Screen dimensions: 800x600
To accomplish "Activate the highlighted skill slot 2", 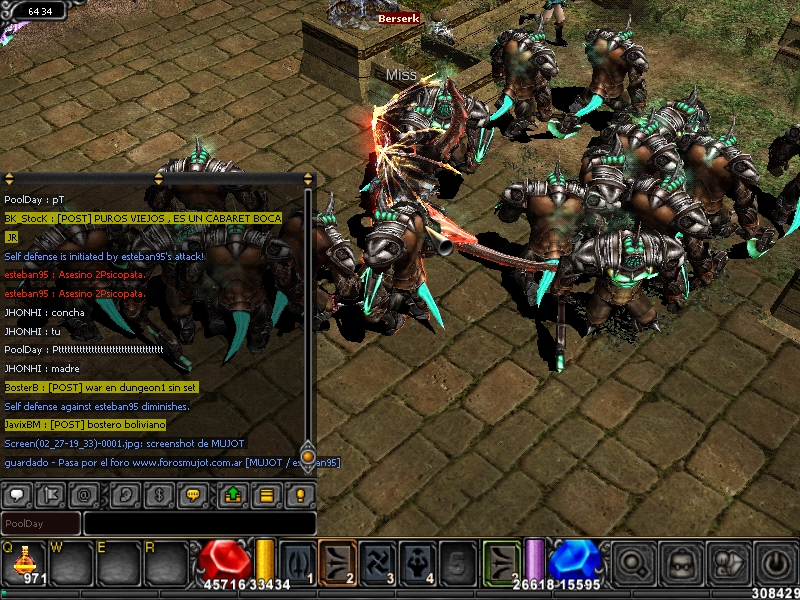I will pos(337,561).
